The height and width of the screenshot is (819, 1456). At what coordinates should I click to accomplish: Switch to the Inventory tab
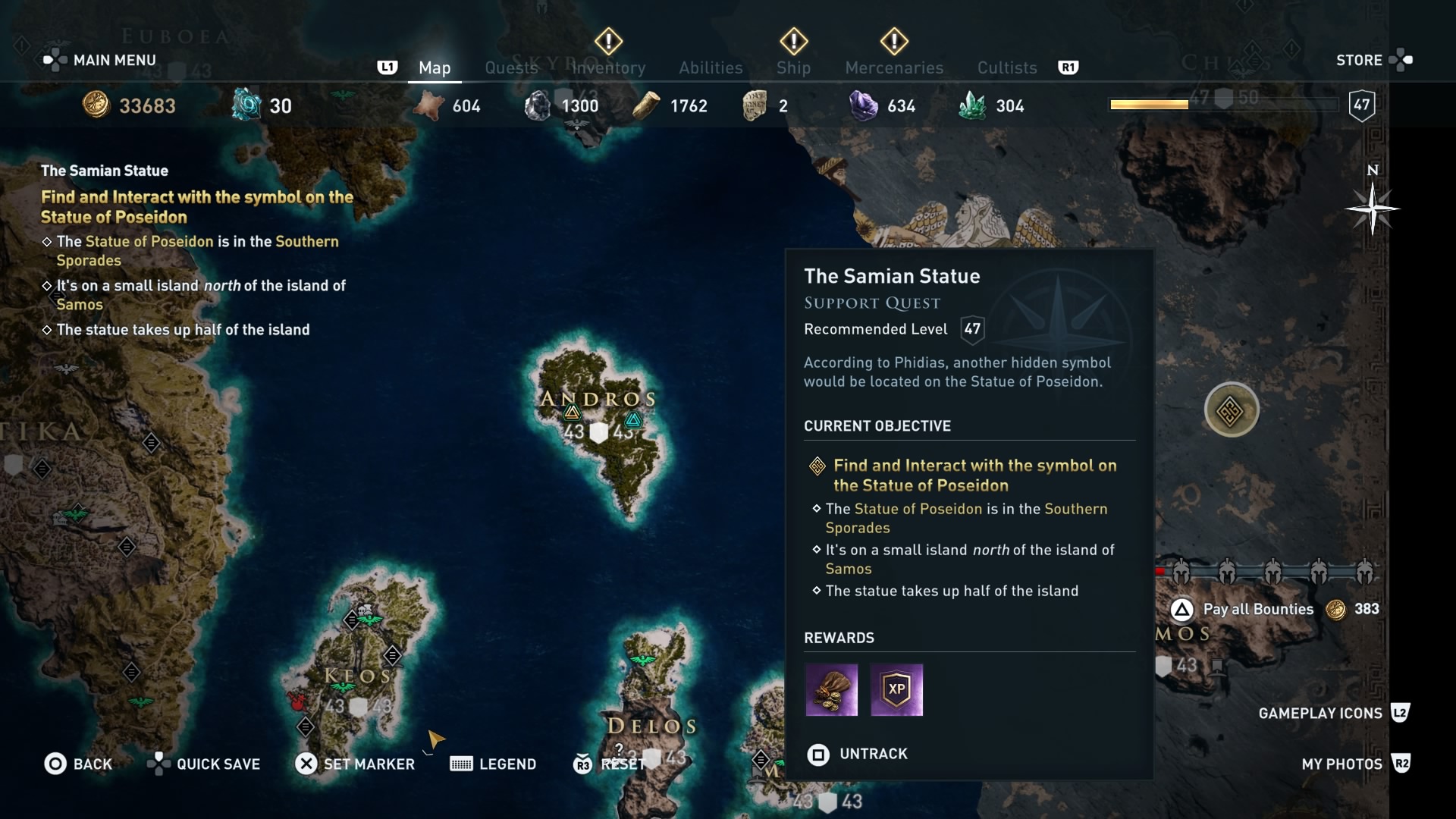(x=609, y=67)
